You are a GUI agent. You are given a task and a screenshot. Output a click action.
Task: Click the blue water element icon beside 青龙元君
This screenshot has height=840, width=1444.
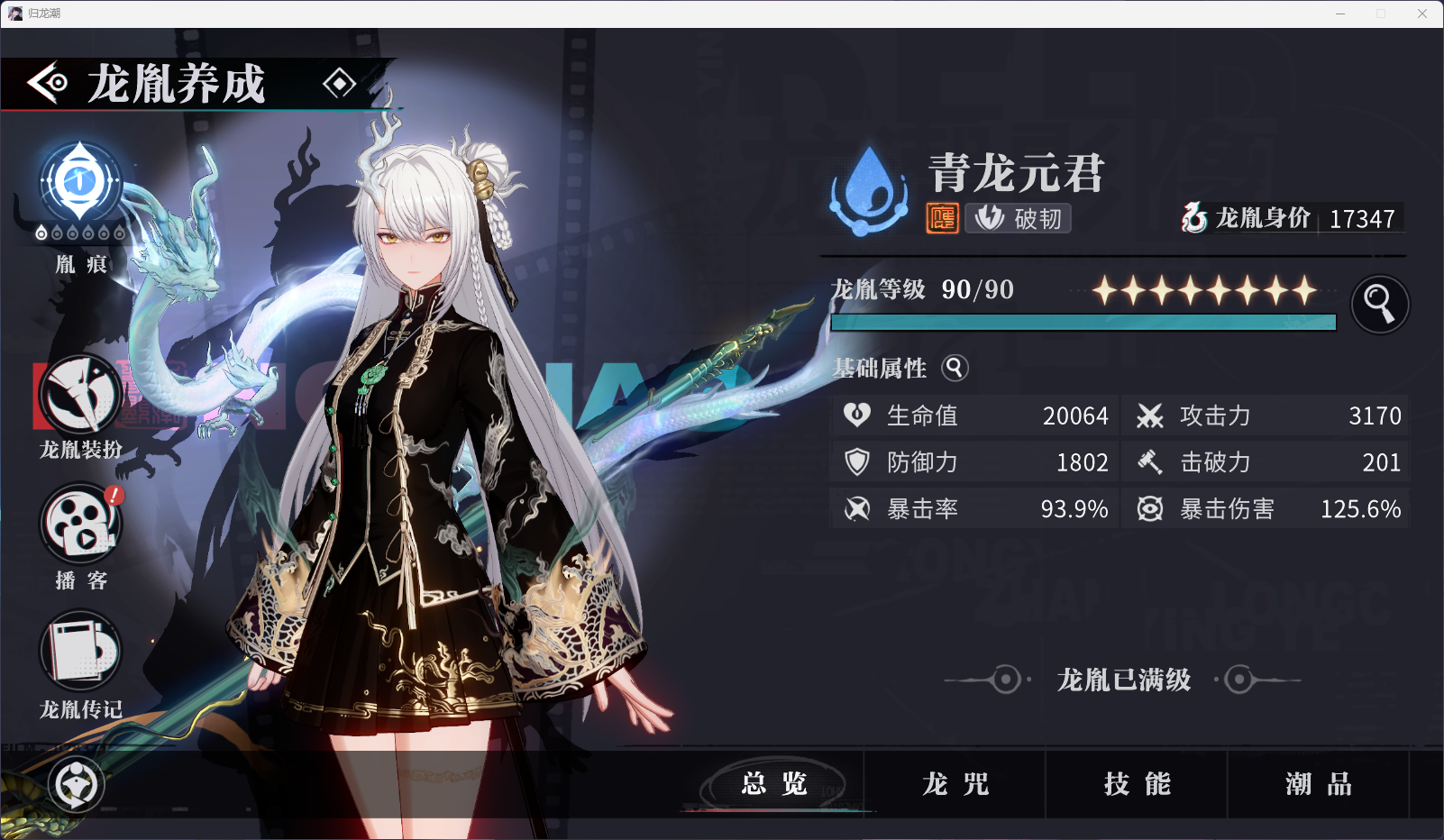(x=870, y=187)
